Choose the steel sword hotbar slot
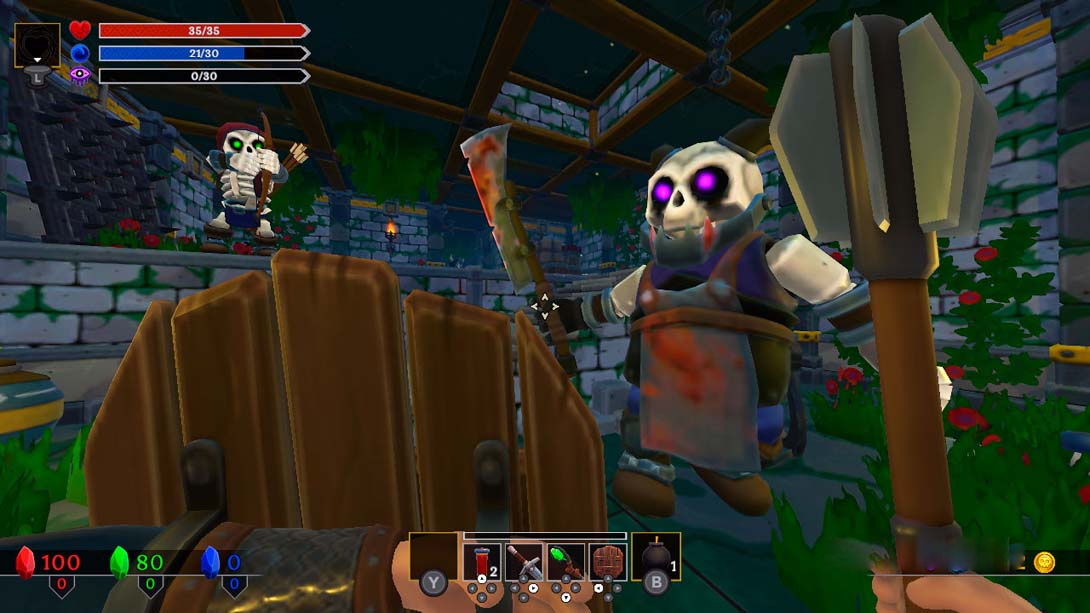1090x613 pixels. [x=524, y=562]
